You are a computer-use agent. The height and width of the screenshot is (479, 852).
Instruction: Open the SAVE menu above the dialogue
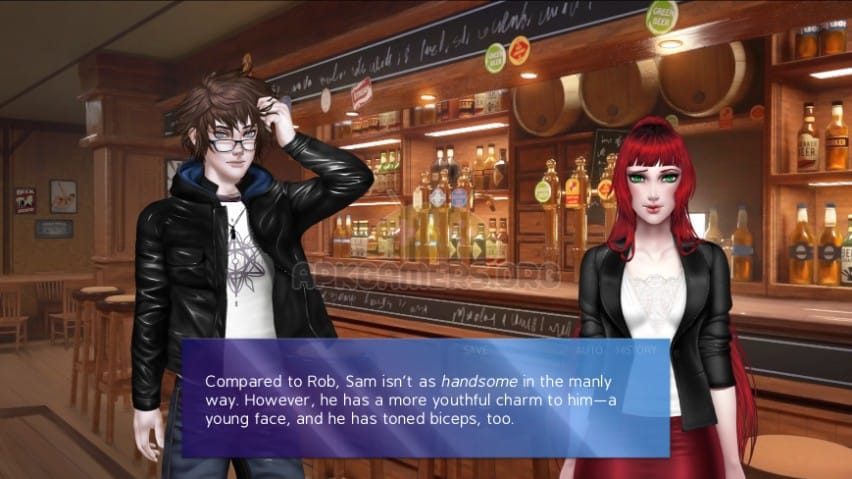pyautogui.click(x=476, y=350)
